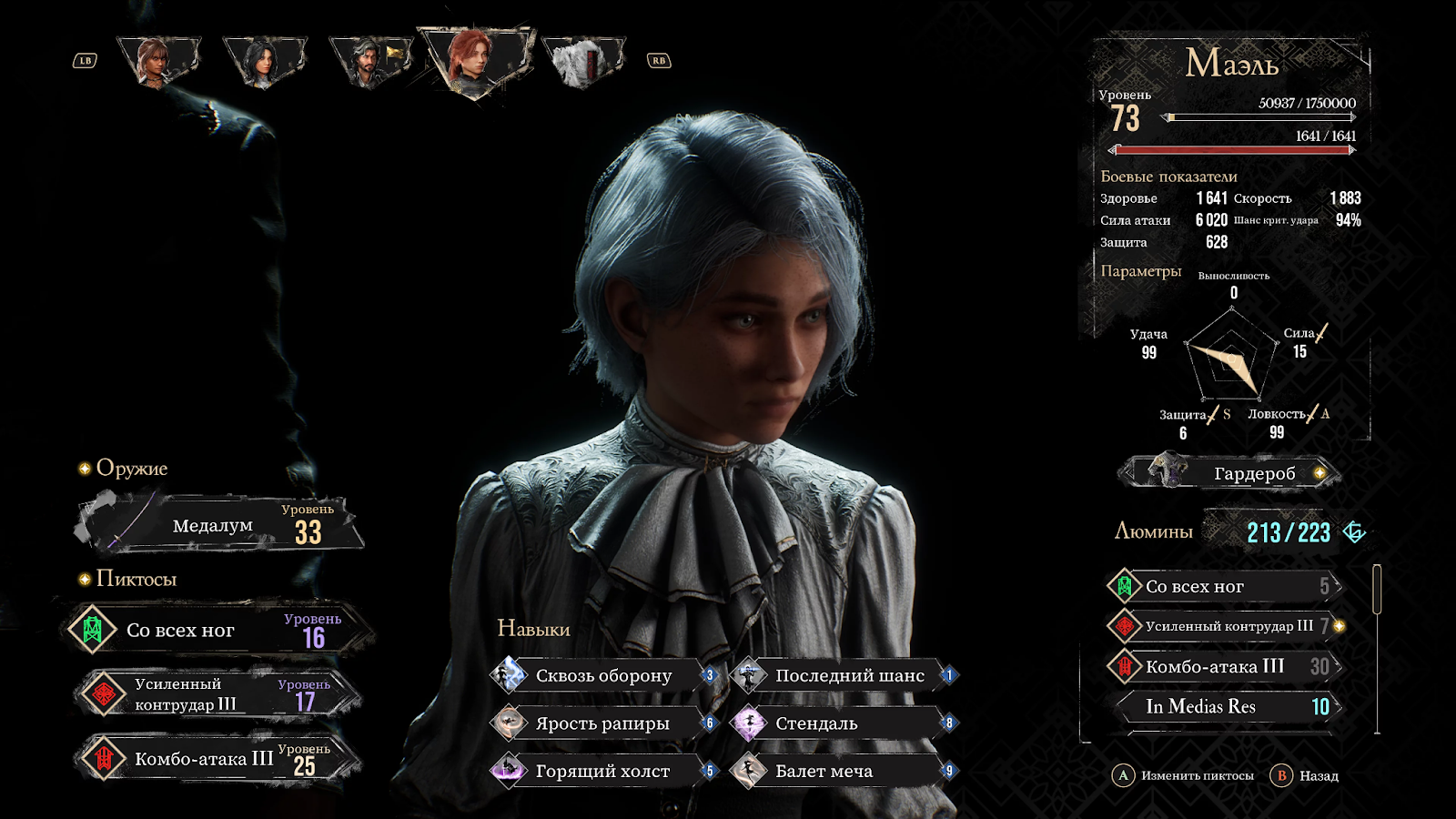Switch to the bearded man character portrait
The width and height of the screenshot is (1456, 819).
[369, 62]
